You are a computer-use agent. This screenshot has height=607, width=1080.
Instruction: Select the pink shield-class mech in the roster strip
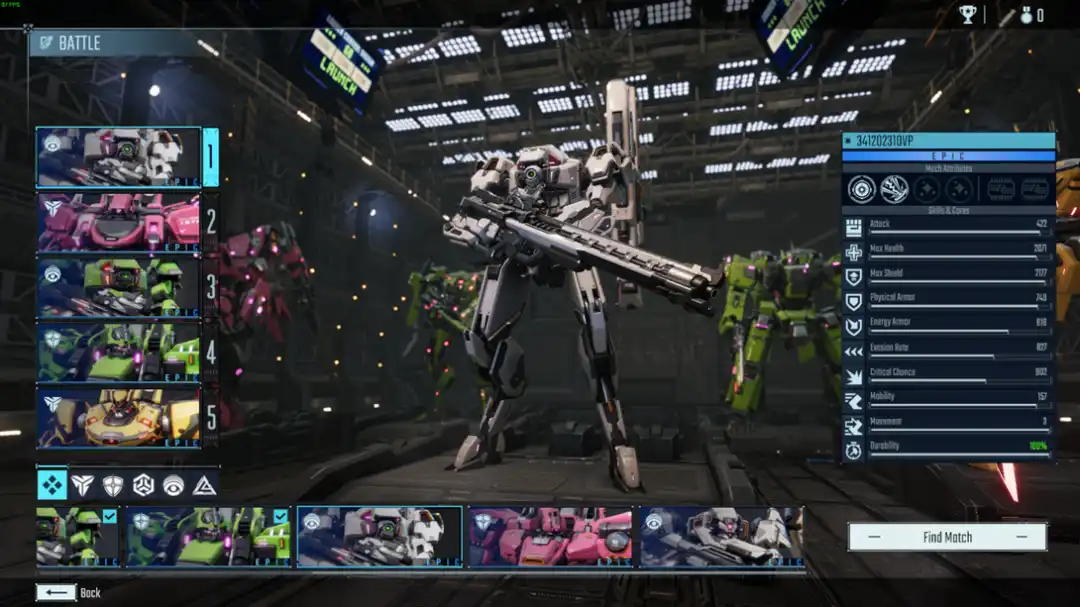click(550, 537)
